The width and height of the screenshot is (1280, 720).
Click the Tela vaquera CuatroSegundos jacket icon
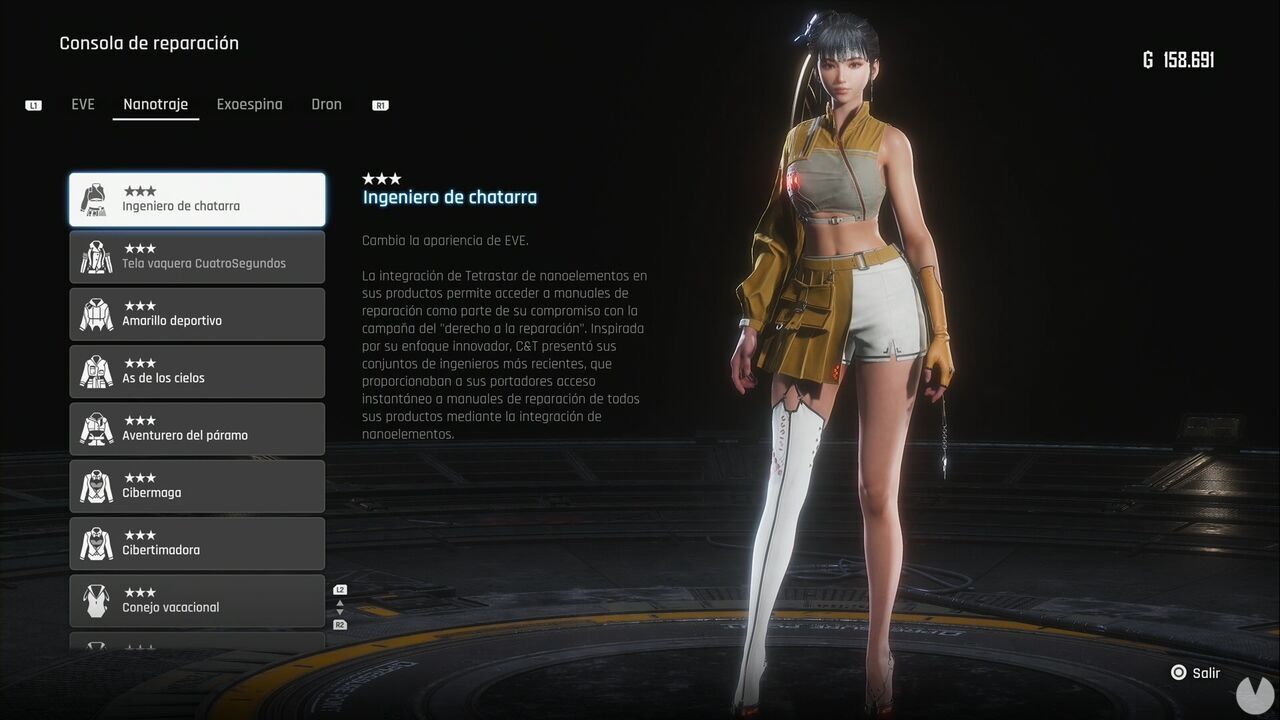click(x=95, y=257)
